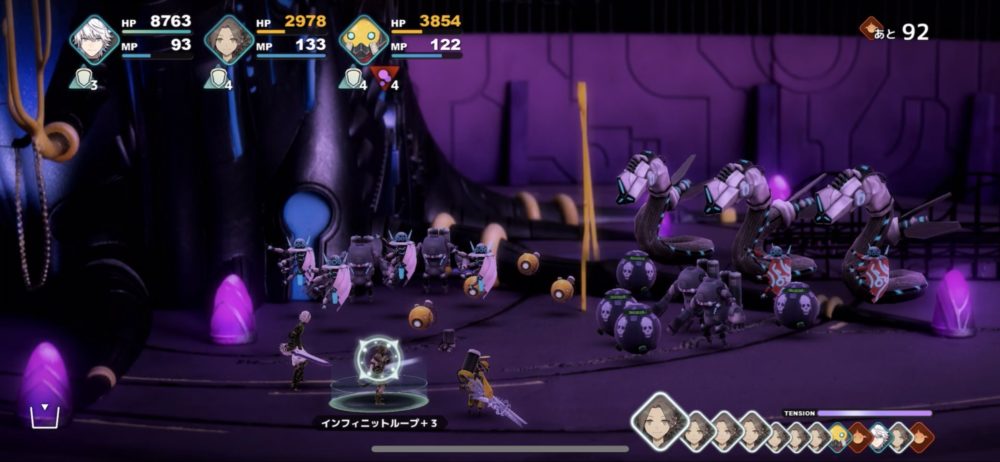Select the white-haired portrait in turn order
Image resolution: width=1000 pixels, height=462 pixels.
[879, 435]
